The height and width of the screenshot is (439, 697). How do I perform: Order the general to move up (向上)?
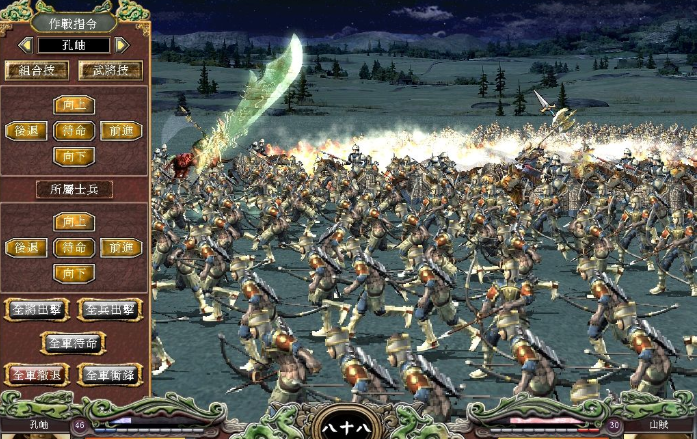74,105
